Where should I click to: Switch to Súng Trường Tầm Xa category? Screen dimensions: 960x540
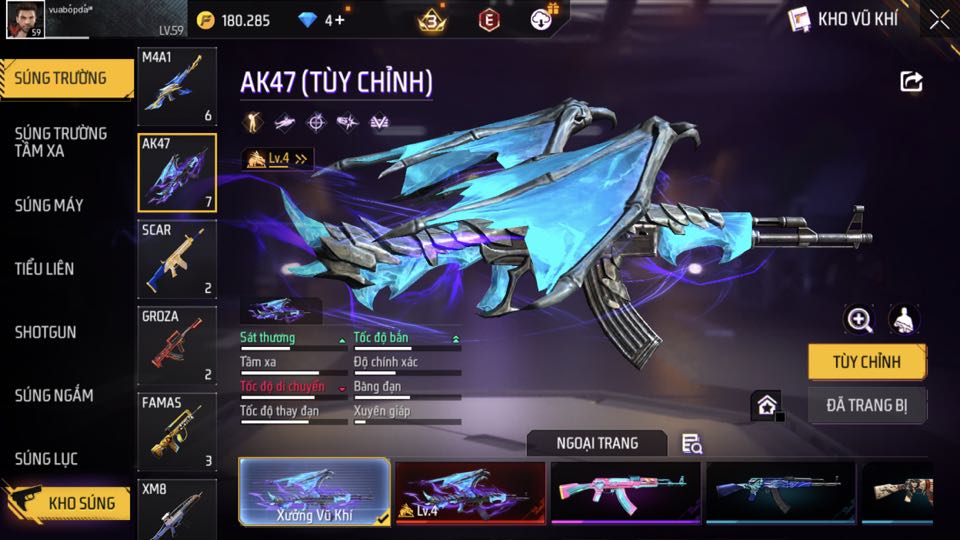pos(62,142)
